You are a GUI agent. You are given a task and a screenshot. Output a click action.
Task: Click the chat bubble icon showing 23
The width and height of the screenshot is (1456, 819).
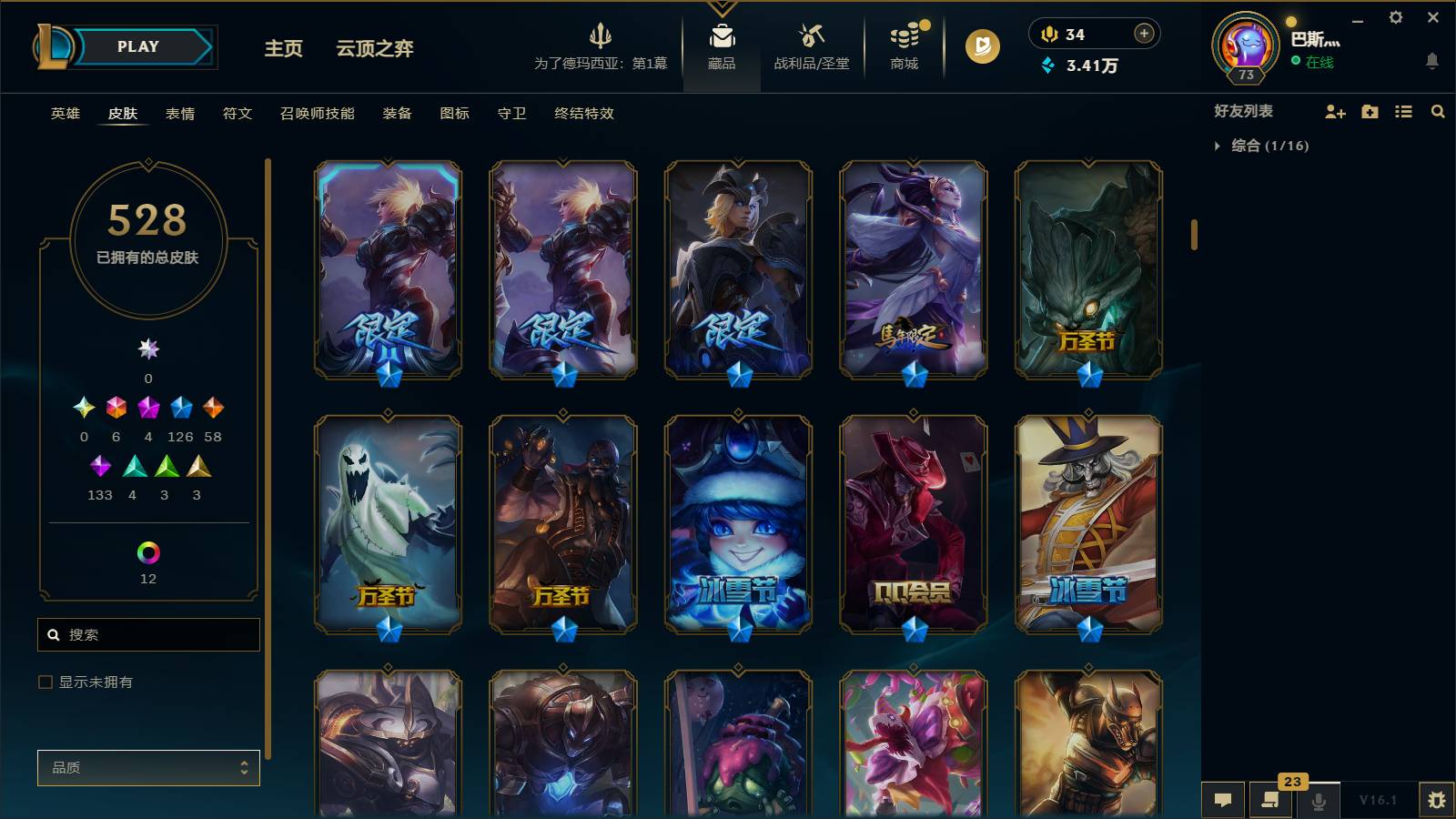pos(1270,802)
